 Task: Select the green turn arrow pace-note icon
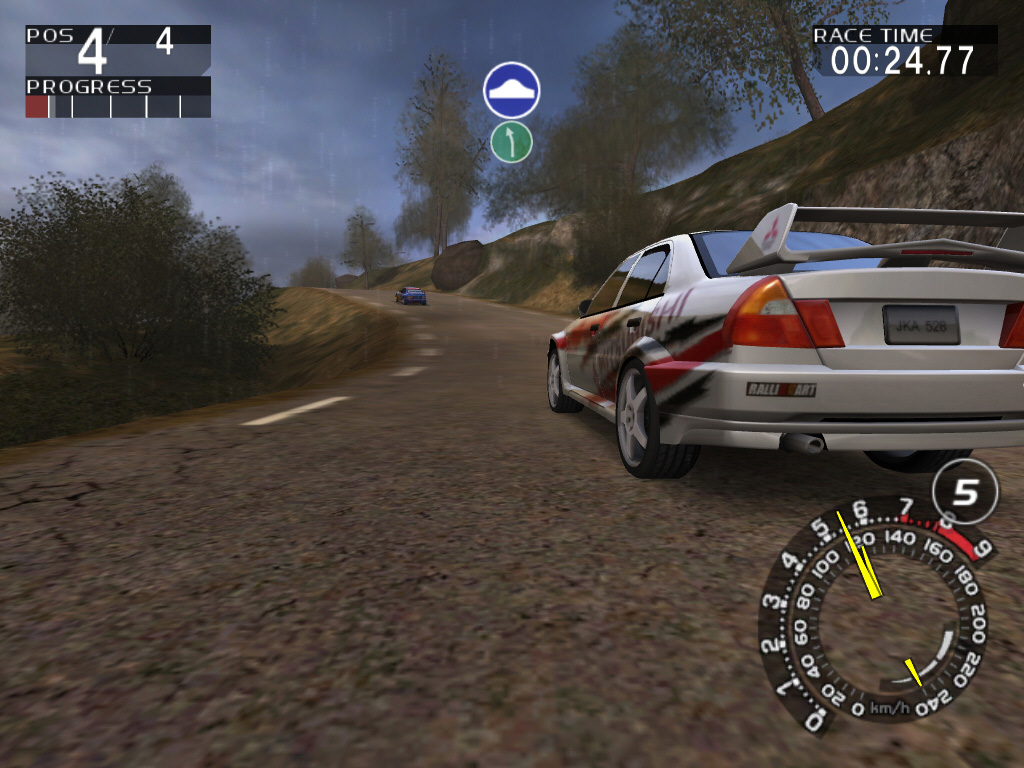tap(511, 142)
